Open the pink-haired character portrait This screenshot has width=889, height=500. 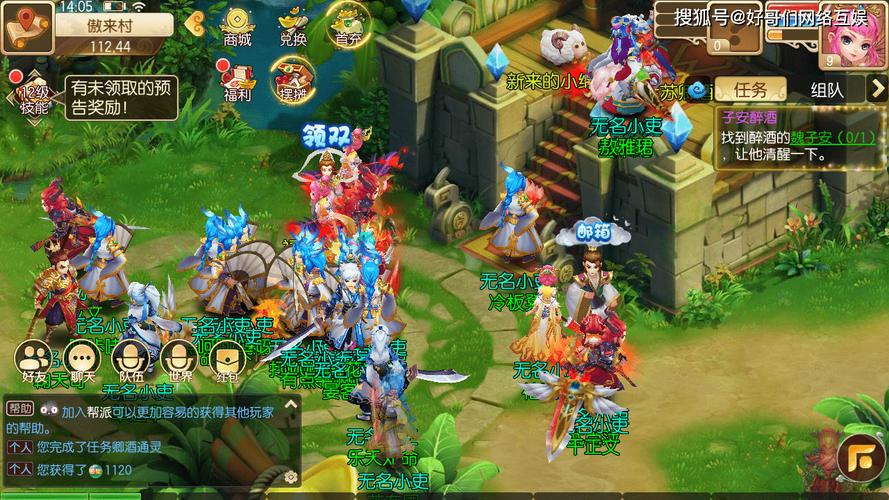[852, 32]
